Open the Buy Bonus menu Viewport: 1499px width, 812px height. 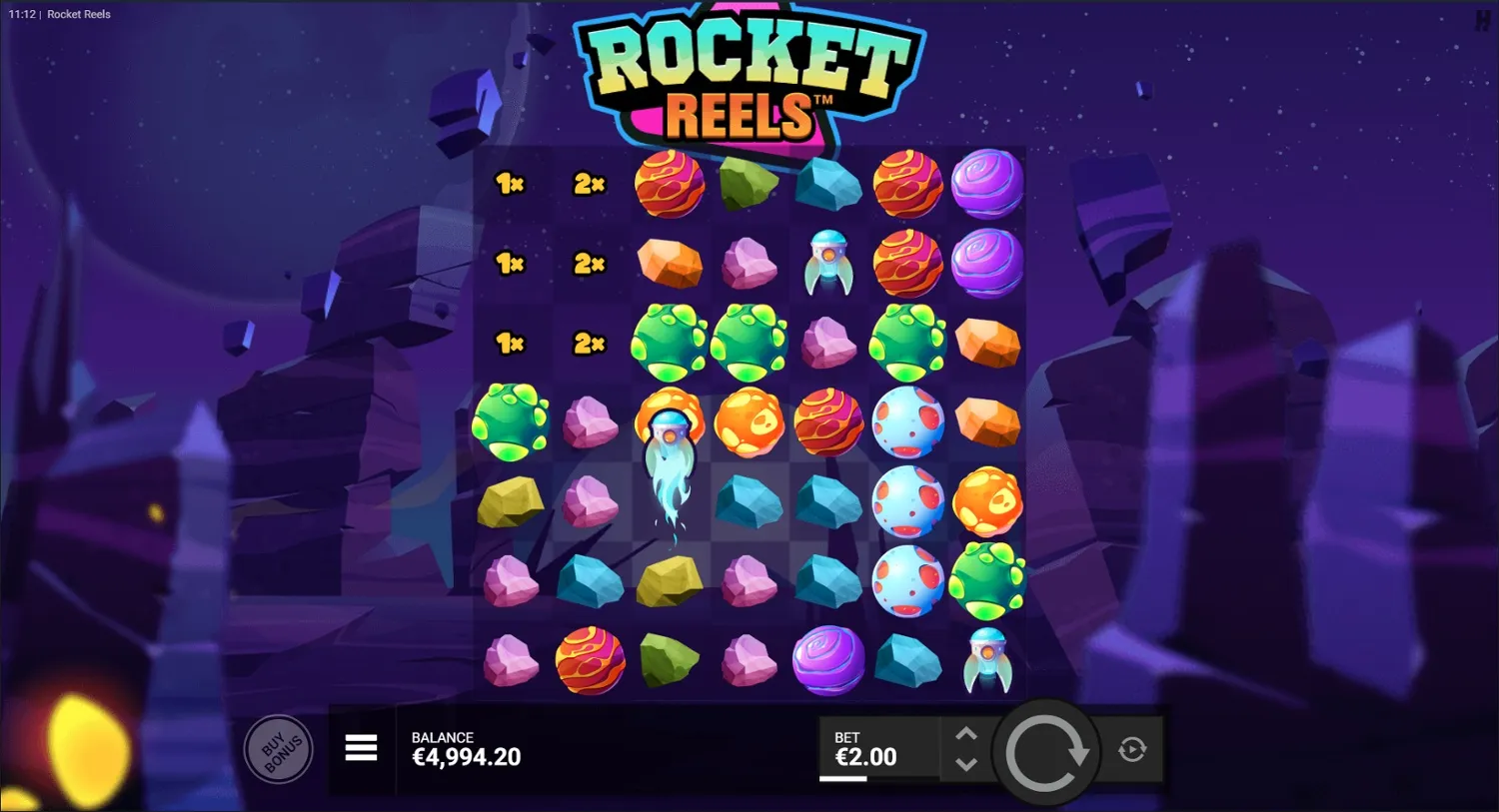[x=279, y=749]
